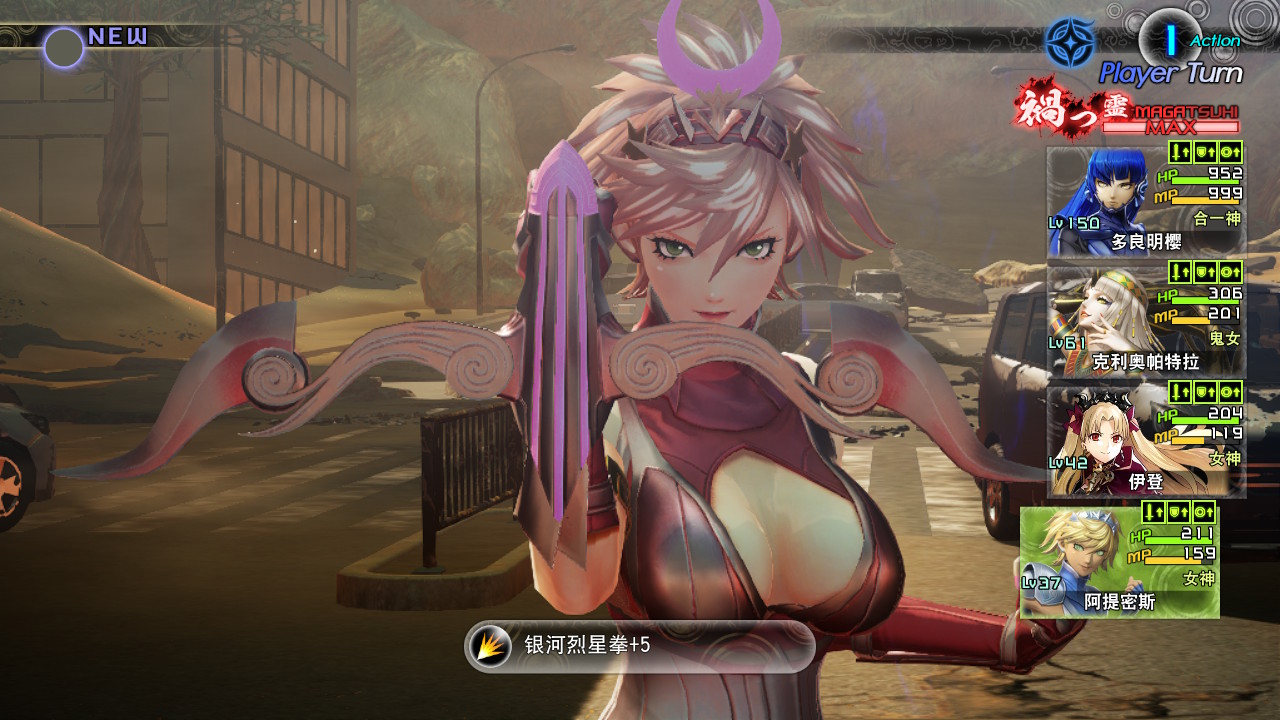Click the 禍つ霊 Magatsuhi emblem
The height and width of the screenshot is (720, 1280).
1068,108
